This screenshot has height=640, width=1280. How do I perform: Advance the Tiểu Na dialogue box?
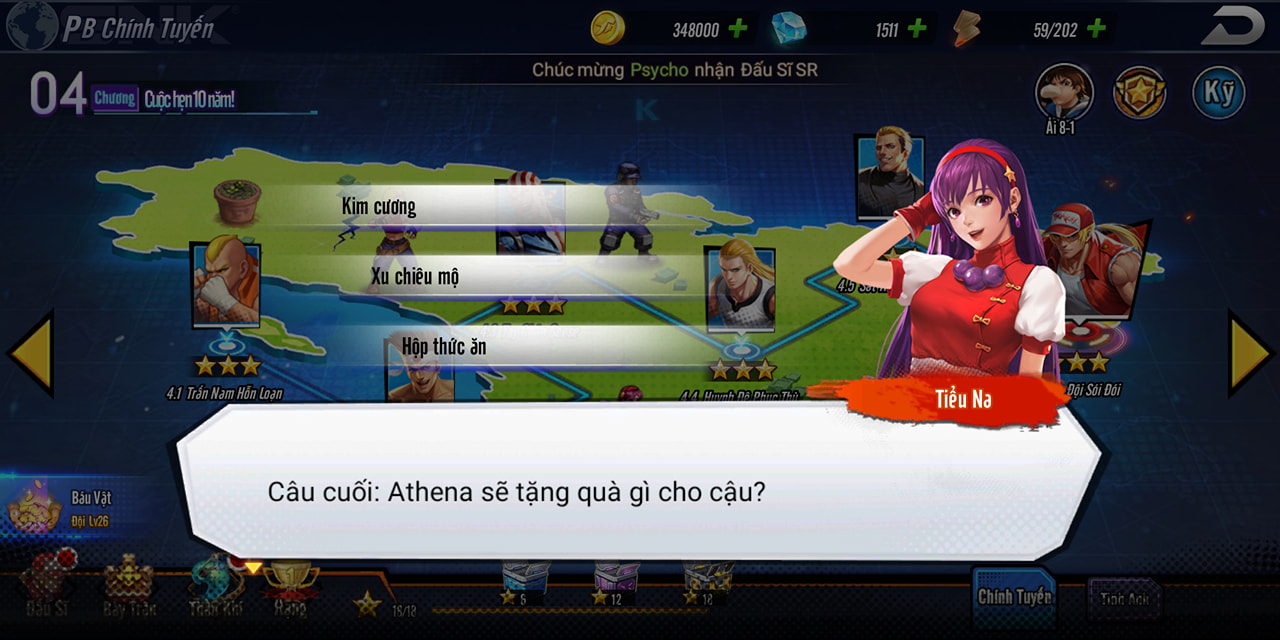click(640, 490)
